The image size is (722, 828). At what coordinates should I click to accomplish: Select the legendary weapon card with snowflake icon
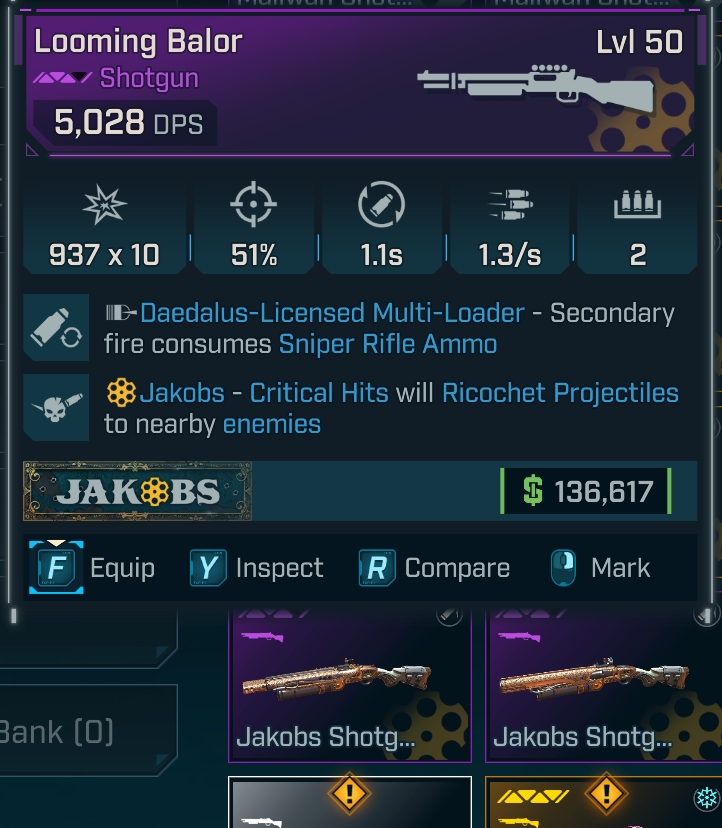click(602, 805)
